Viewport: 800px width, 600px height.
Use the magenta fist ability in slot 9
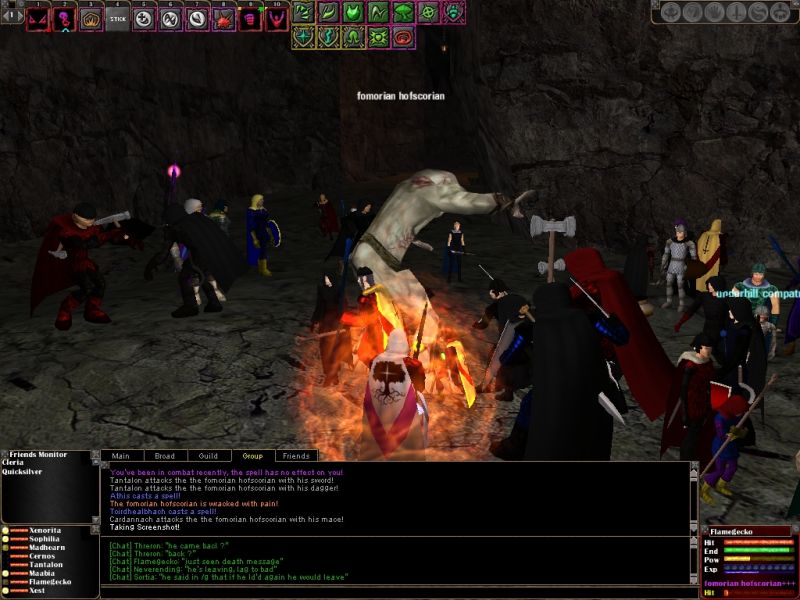250,19
